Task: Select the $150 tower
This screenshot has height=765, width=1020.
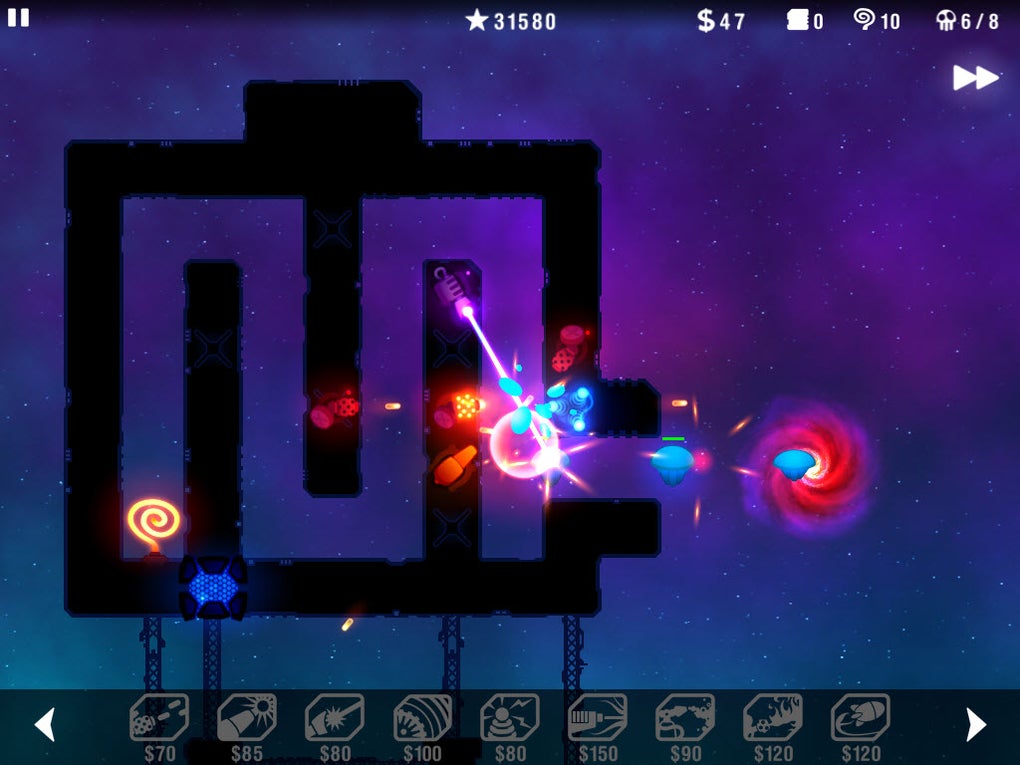Action: click(x=597, y=718)
